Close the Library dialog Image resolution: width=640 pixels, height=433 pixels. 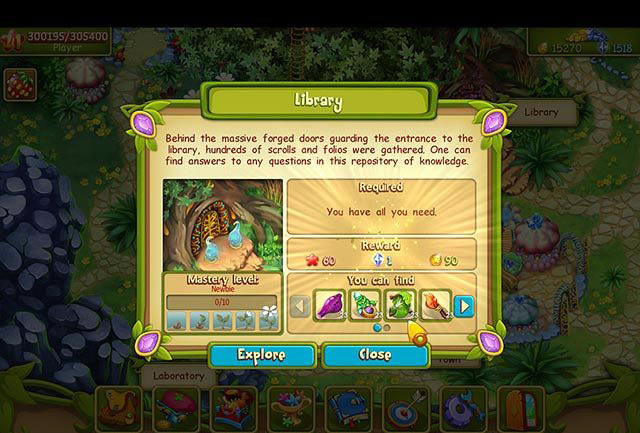click(375, 355)
